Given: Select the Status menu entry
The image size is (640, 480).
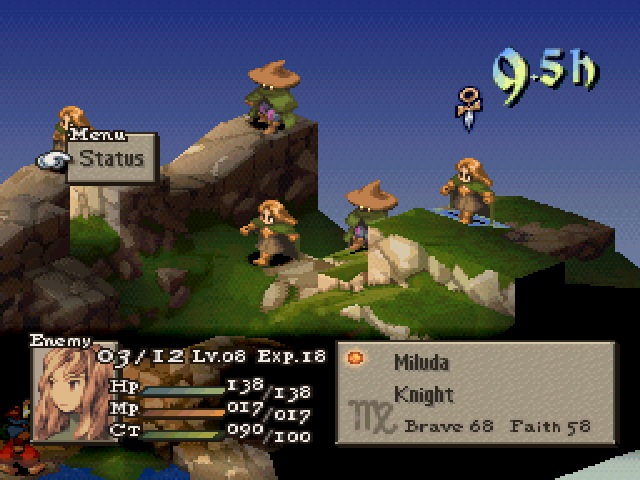Looking at the screenshot, I should pos(111,158).
